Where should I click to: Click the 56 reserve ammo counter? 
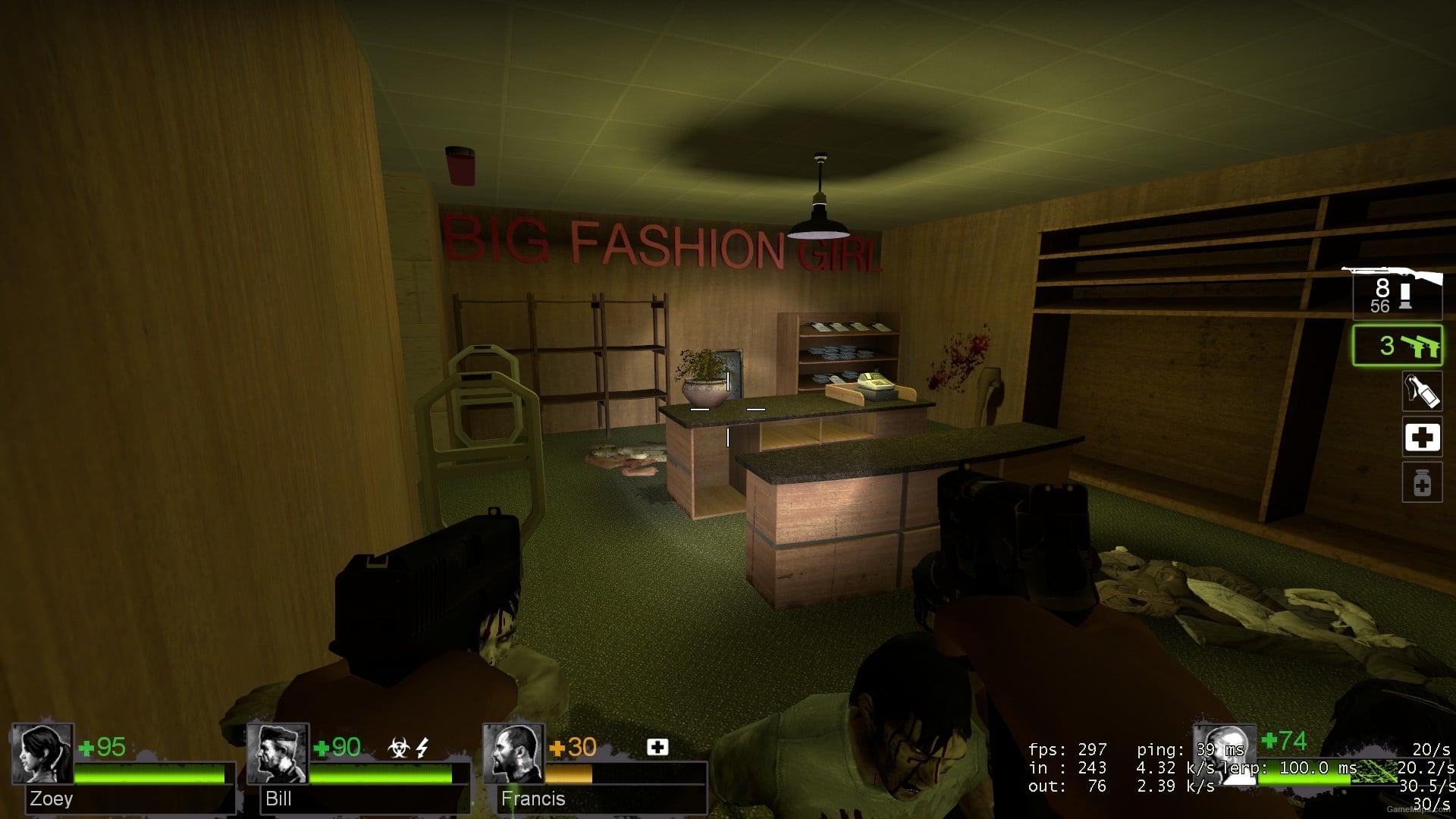[1382, 305]
